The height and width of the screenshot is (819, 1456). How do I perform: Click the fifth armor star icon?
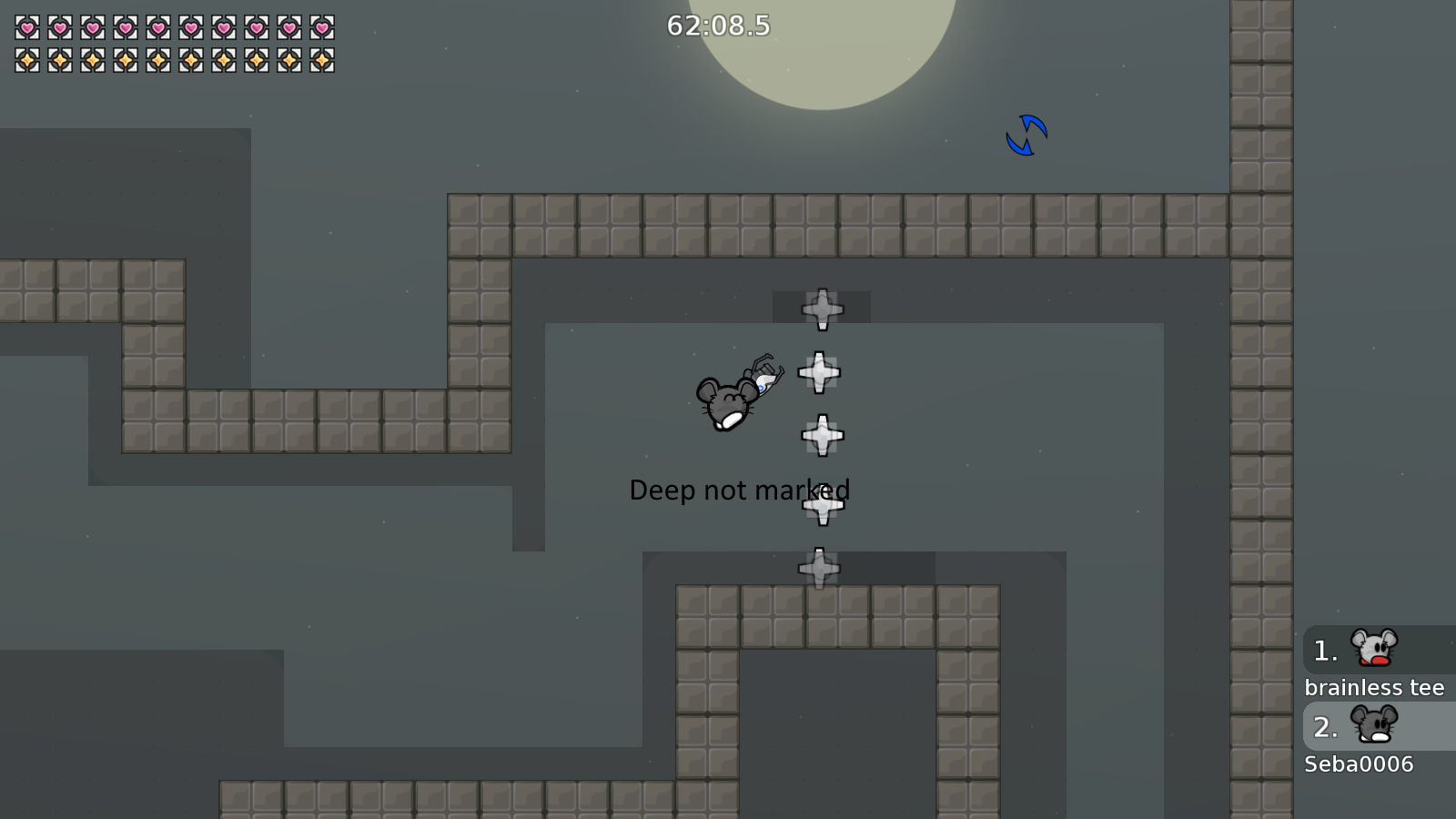click(x=157, y=60)
